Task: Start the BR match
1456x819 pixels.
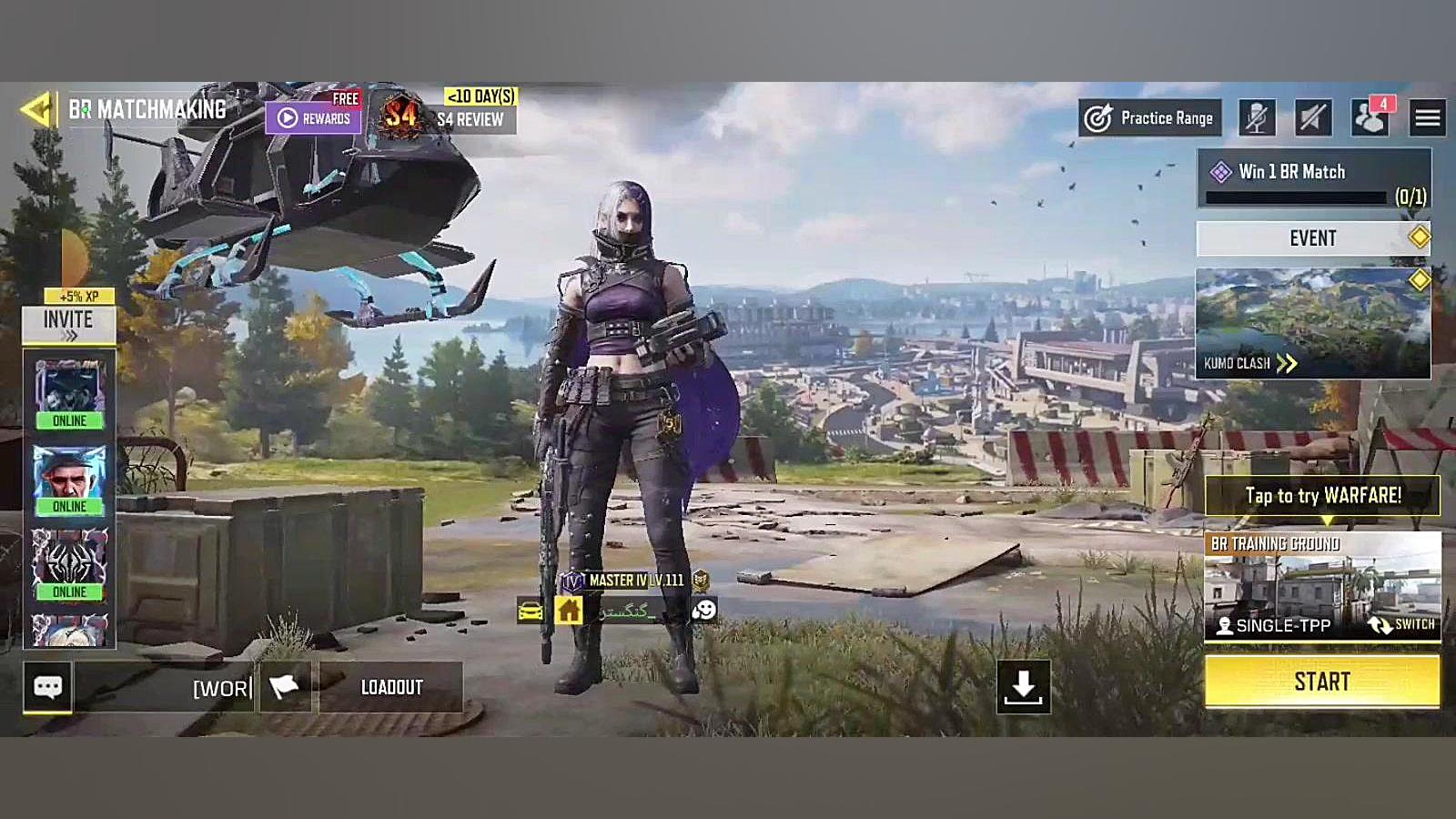Action: 1322,682
